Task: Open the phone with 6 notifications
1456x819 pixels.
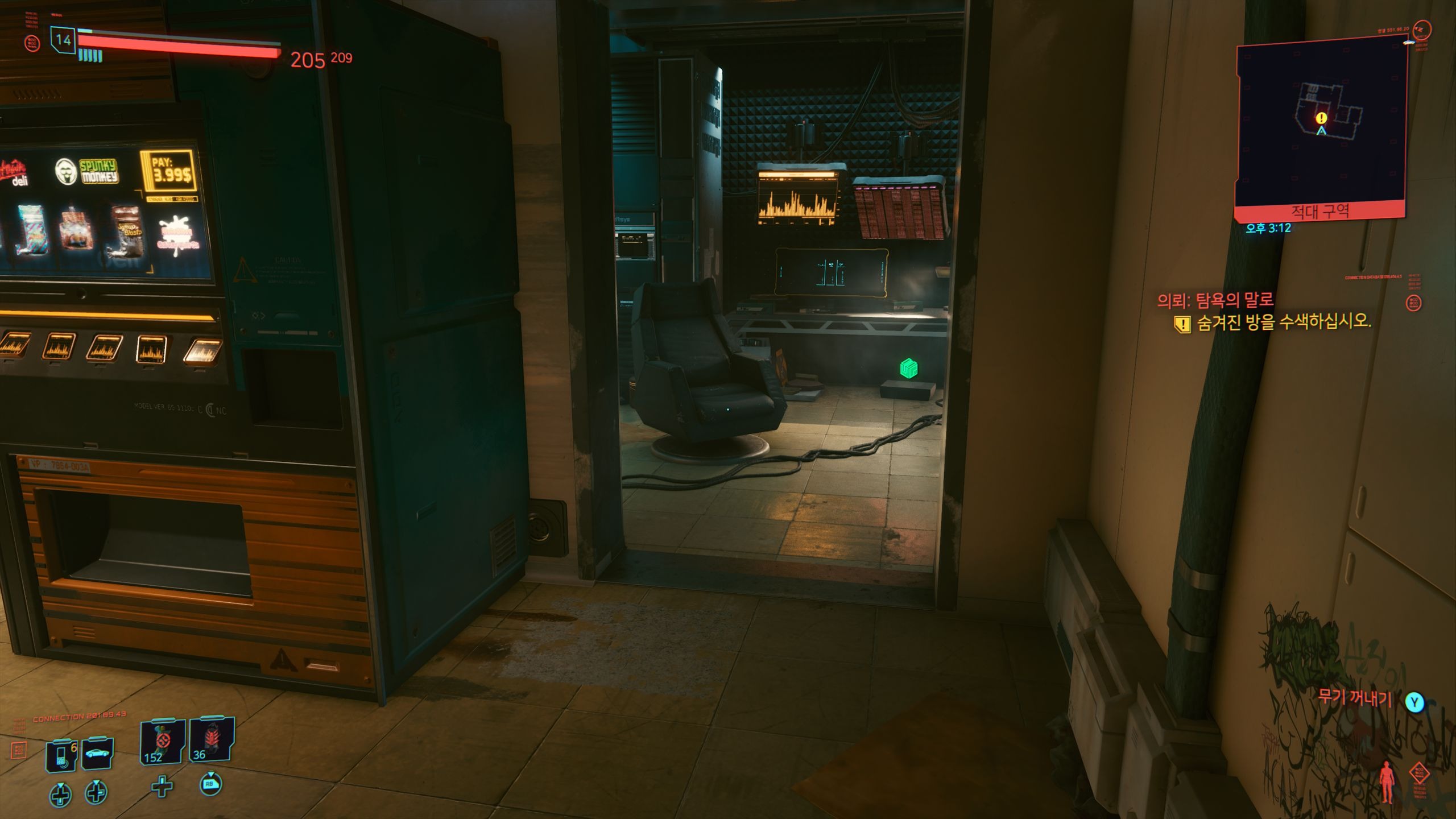Action: point(61,755)
